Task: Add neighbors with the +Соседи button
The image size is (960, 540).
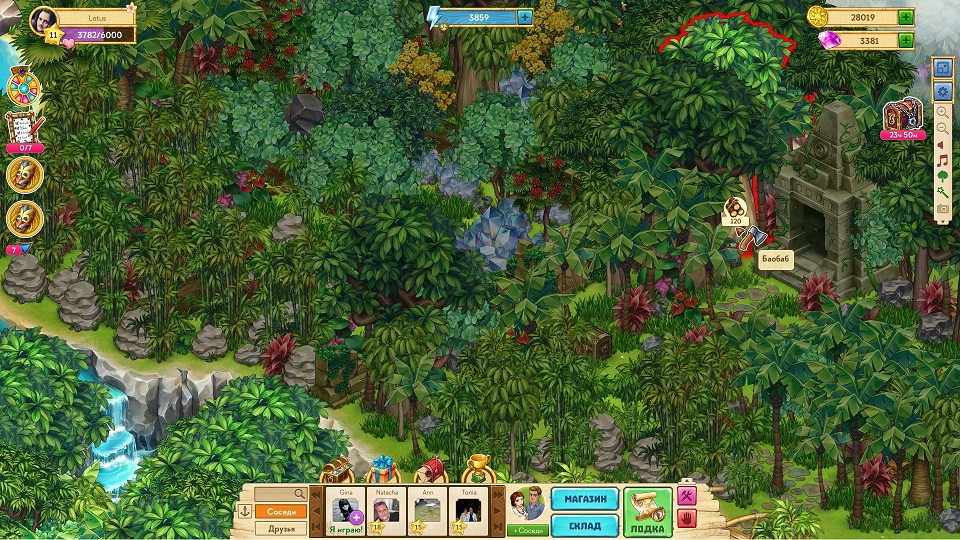Action: (526, 529)
